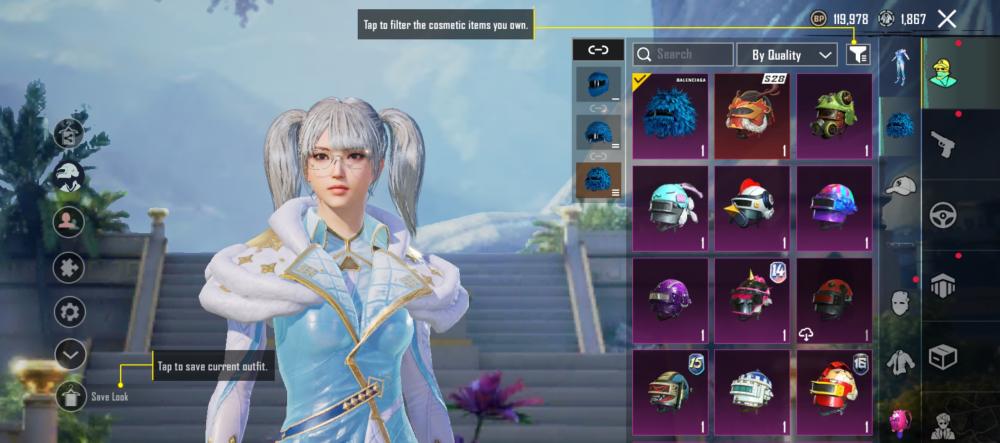Expand the down-arrow chevron button
1000x443 pixels.
(x=70, y=354)
